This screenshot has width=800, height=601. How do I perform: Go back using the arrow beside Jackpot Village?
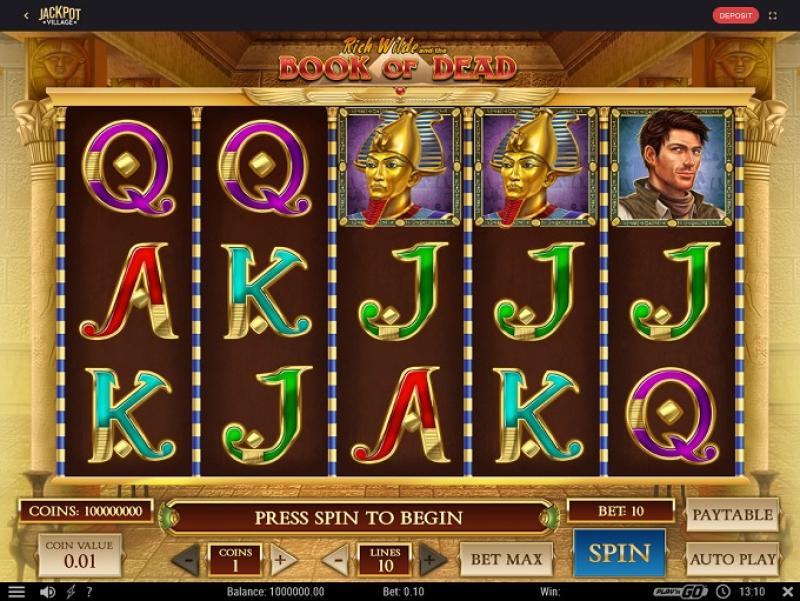[26, 15]
